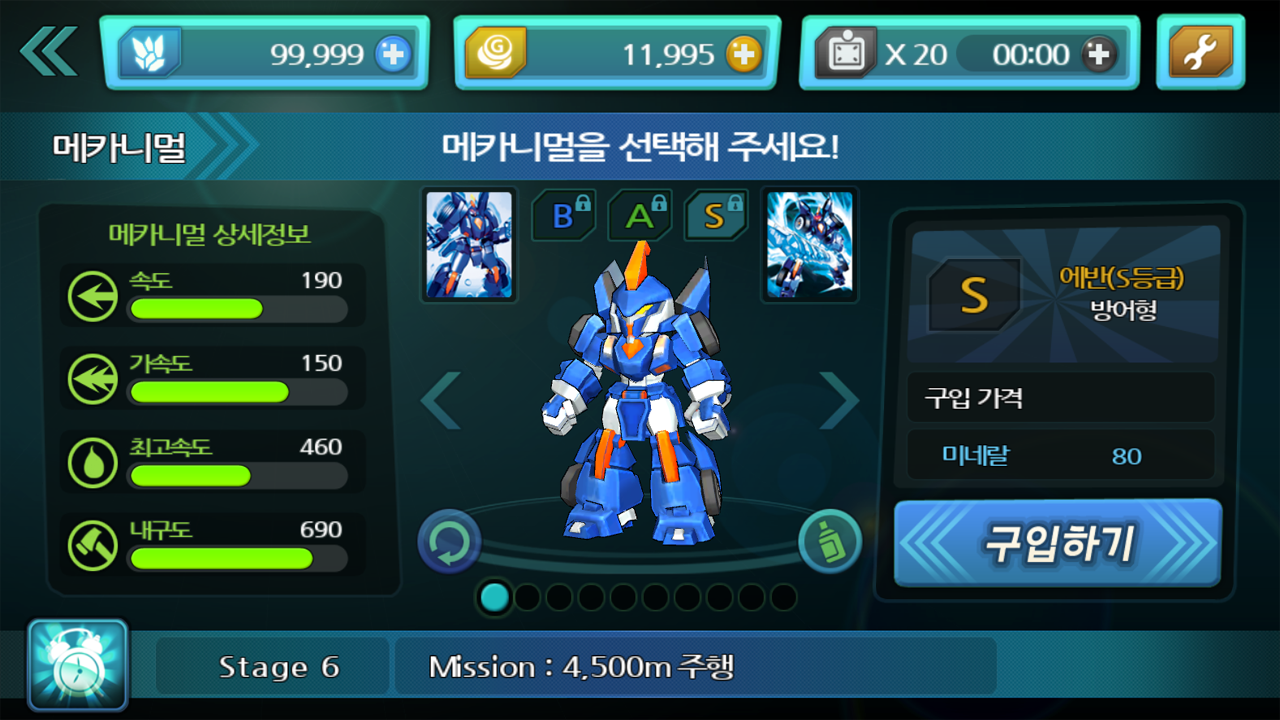Toggle the locked B grade badge
The width and height of the screenshot is (1280, 720).
563,215
